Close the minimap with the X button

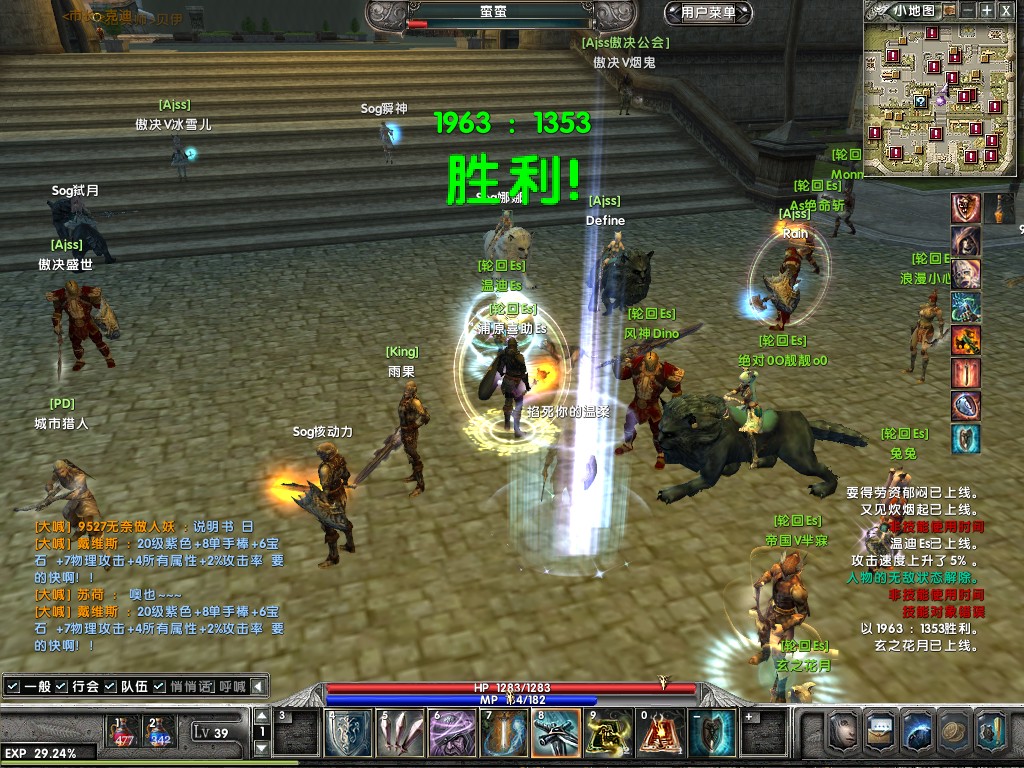tap(1007, 10)
